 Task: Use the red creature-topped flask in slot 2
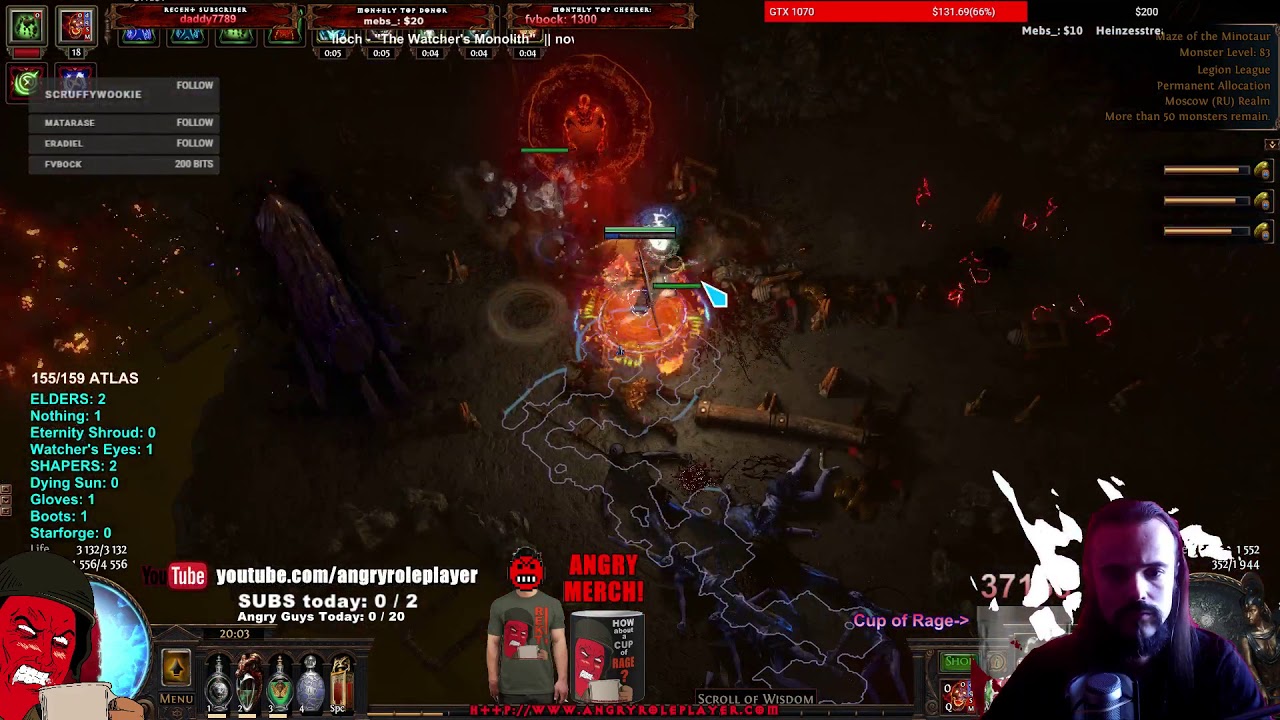pyautogui.click(x=249, y=679)
